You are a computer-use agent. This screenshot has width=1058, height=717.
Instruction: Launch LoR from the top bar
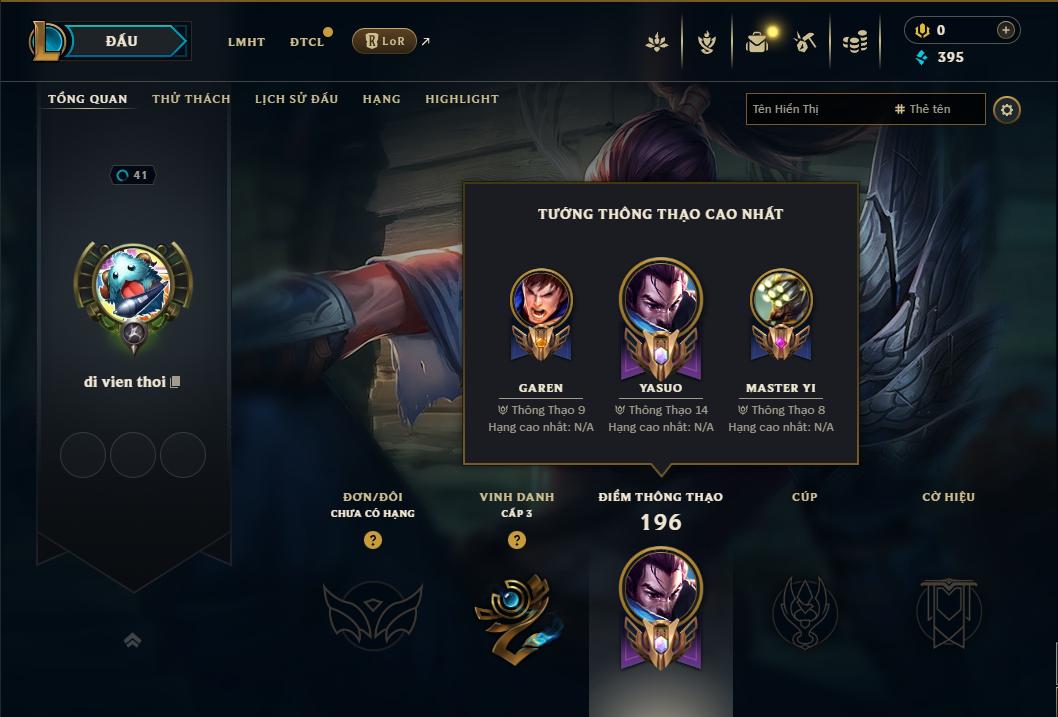click(x=384, y=41)
